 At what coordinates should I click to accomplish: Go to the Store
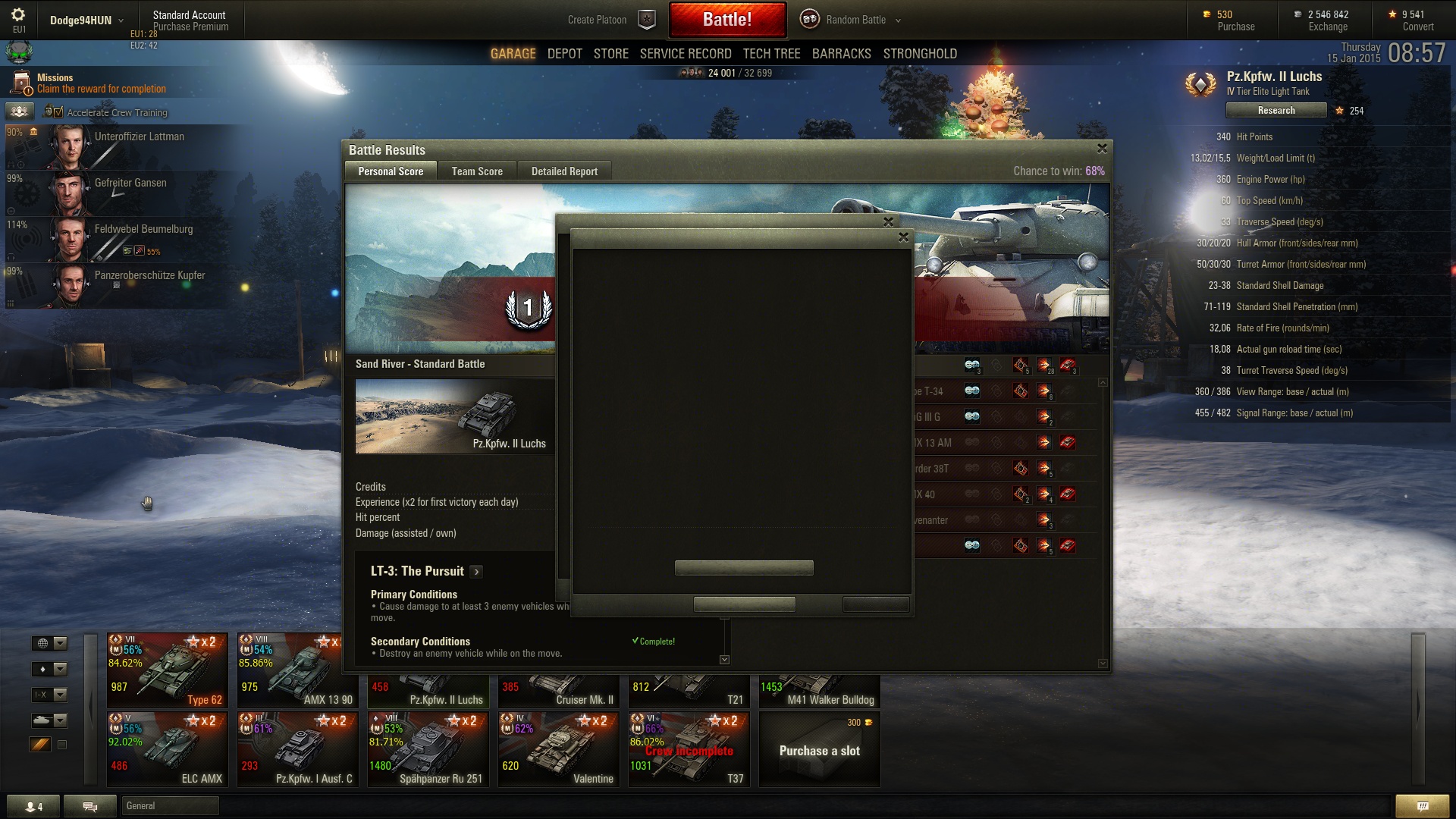pos(610,54)
